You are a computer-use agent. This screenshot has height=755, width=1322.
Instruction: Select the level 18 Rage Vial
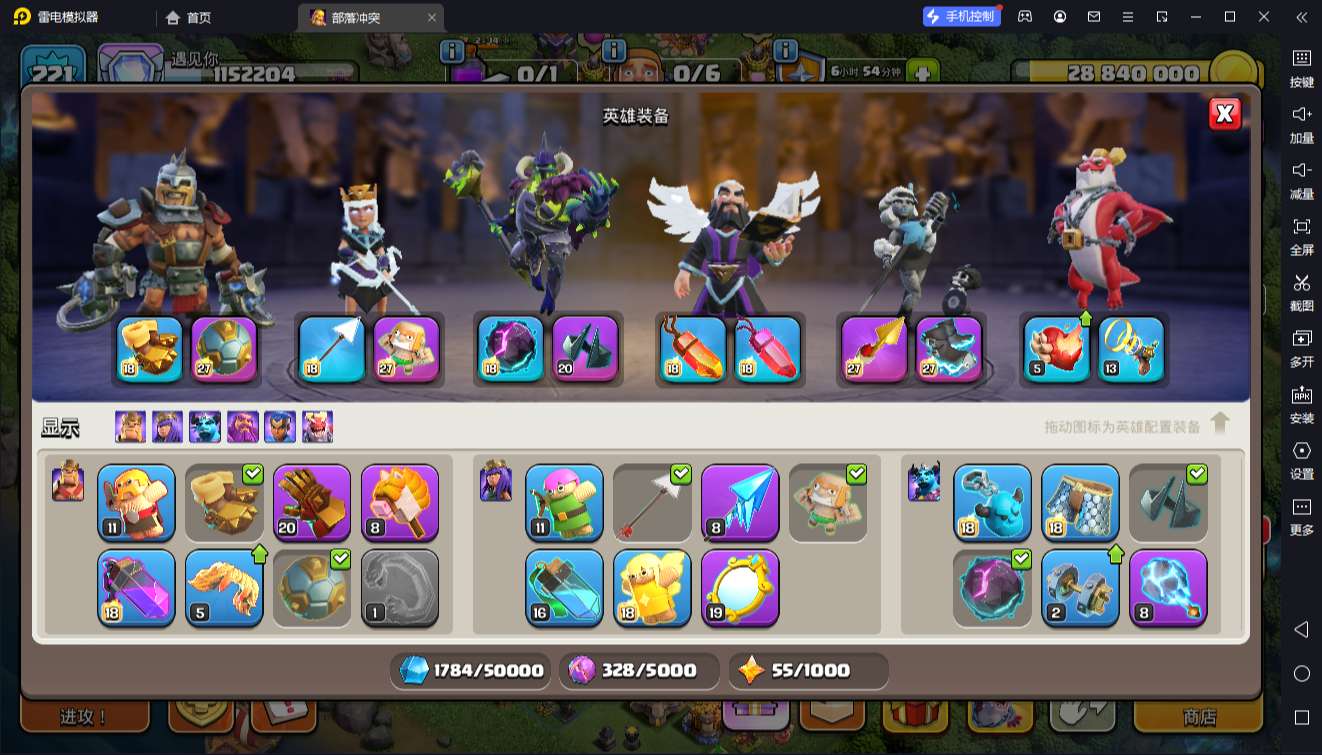[136, 587]
